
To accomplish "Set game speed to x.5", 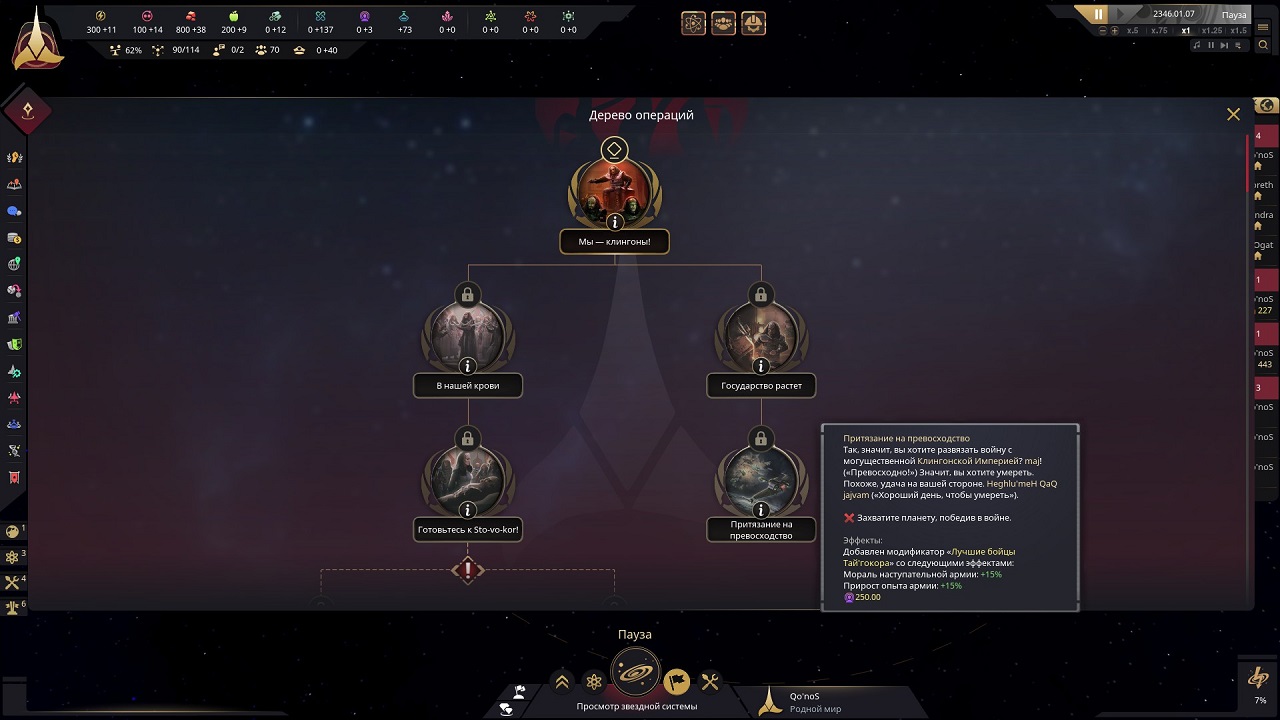I will click(x=1132, y=31).
